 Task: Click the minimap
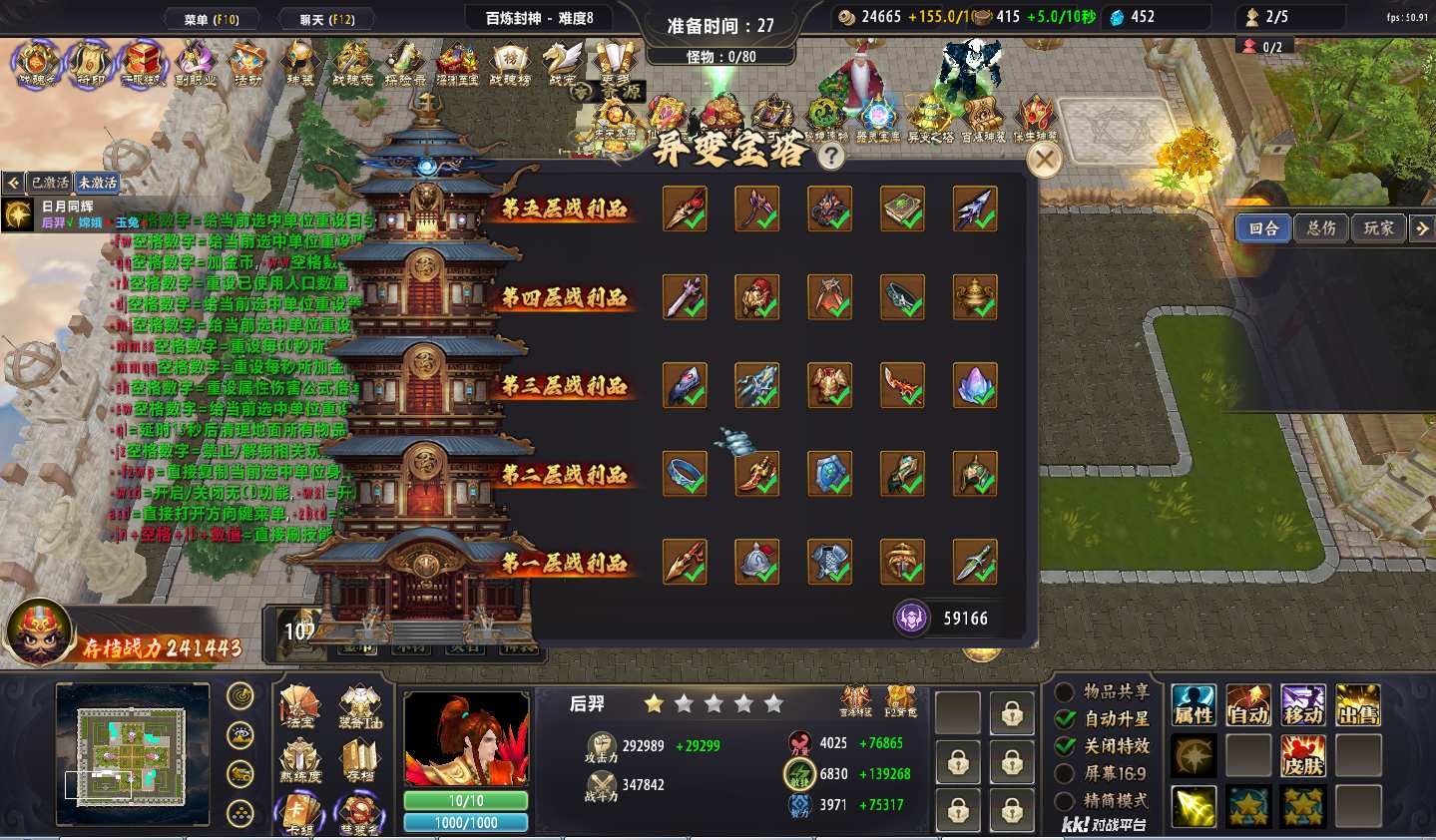pyautogui.click(x=133, y=753)
